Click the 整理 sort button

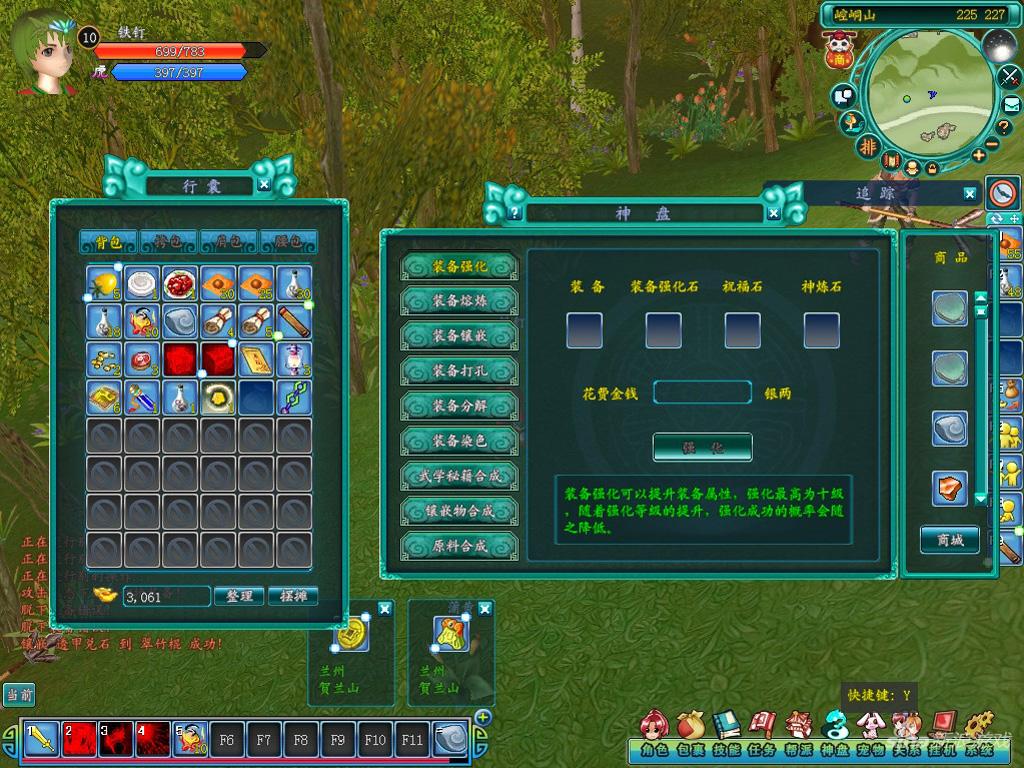(x=240, y=596)
